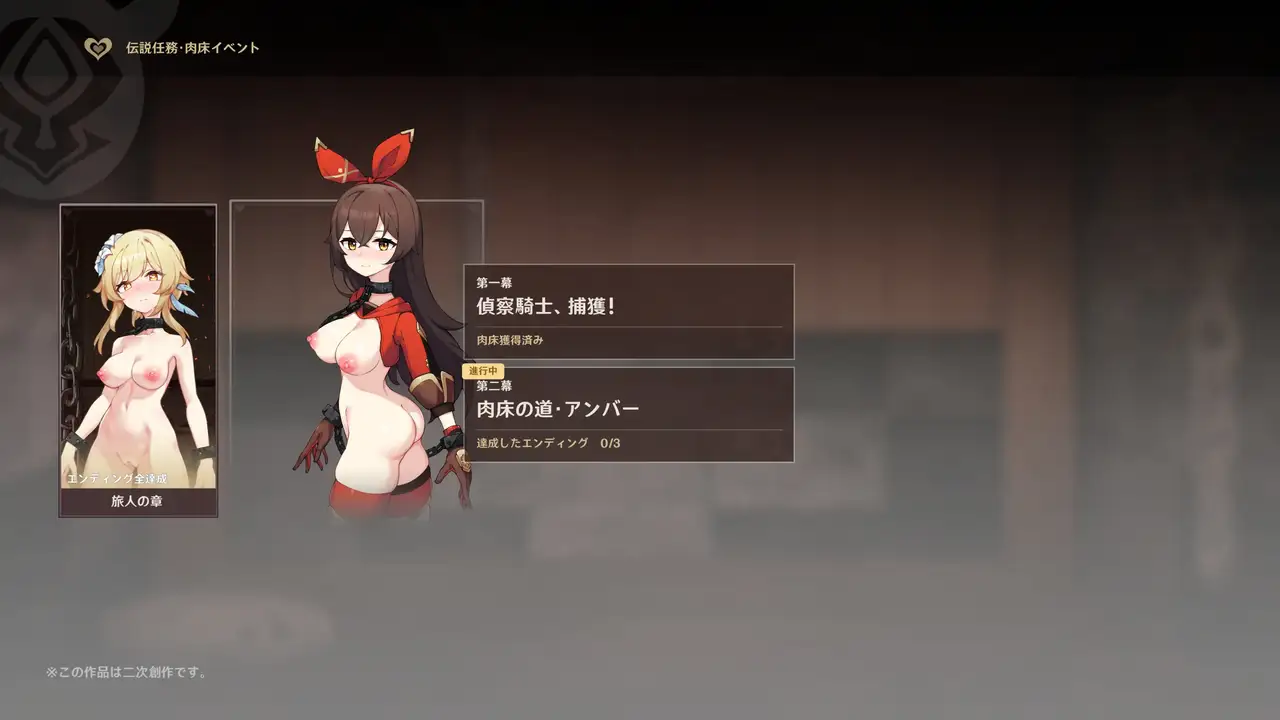Click the heart icon in the header

97,48
